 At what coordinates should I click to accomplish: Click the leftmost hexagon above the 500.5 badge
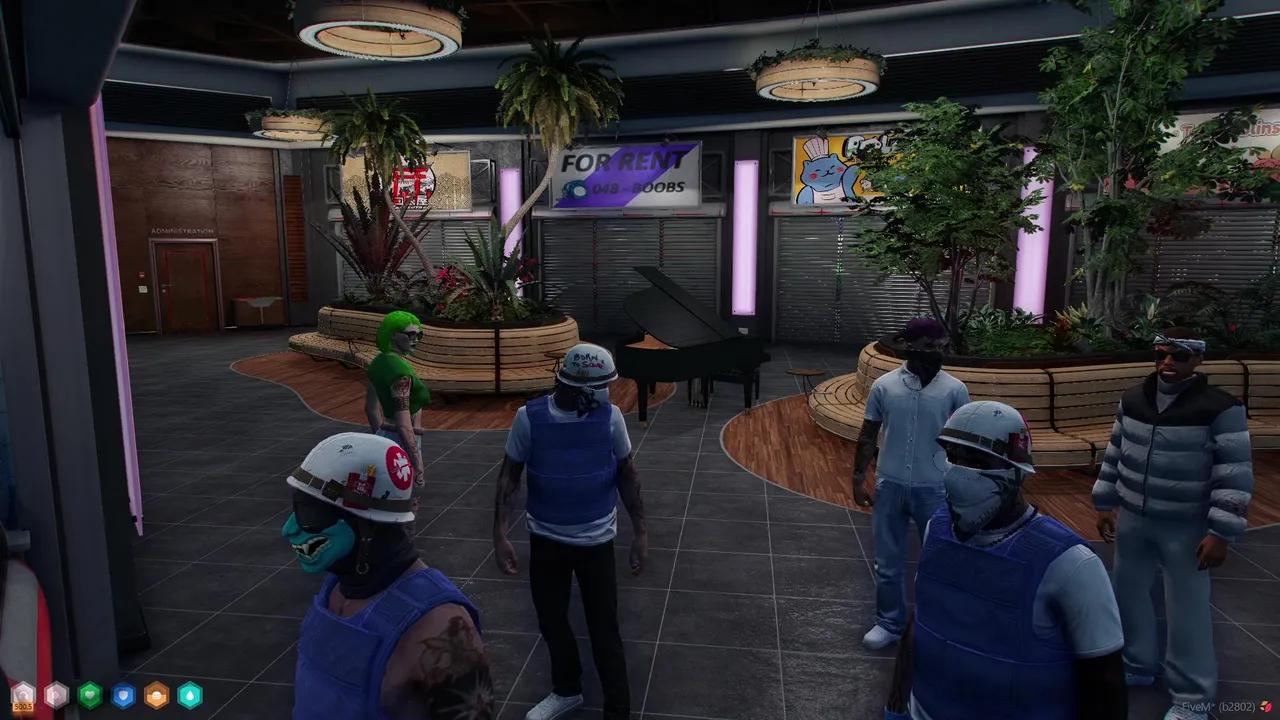click(x=22, y=692)
